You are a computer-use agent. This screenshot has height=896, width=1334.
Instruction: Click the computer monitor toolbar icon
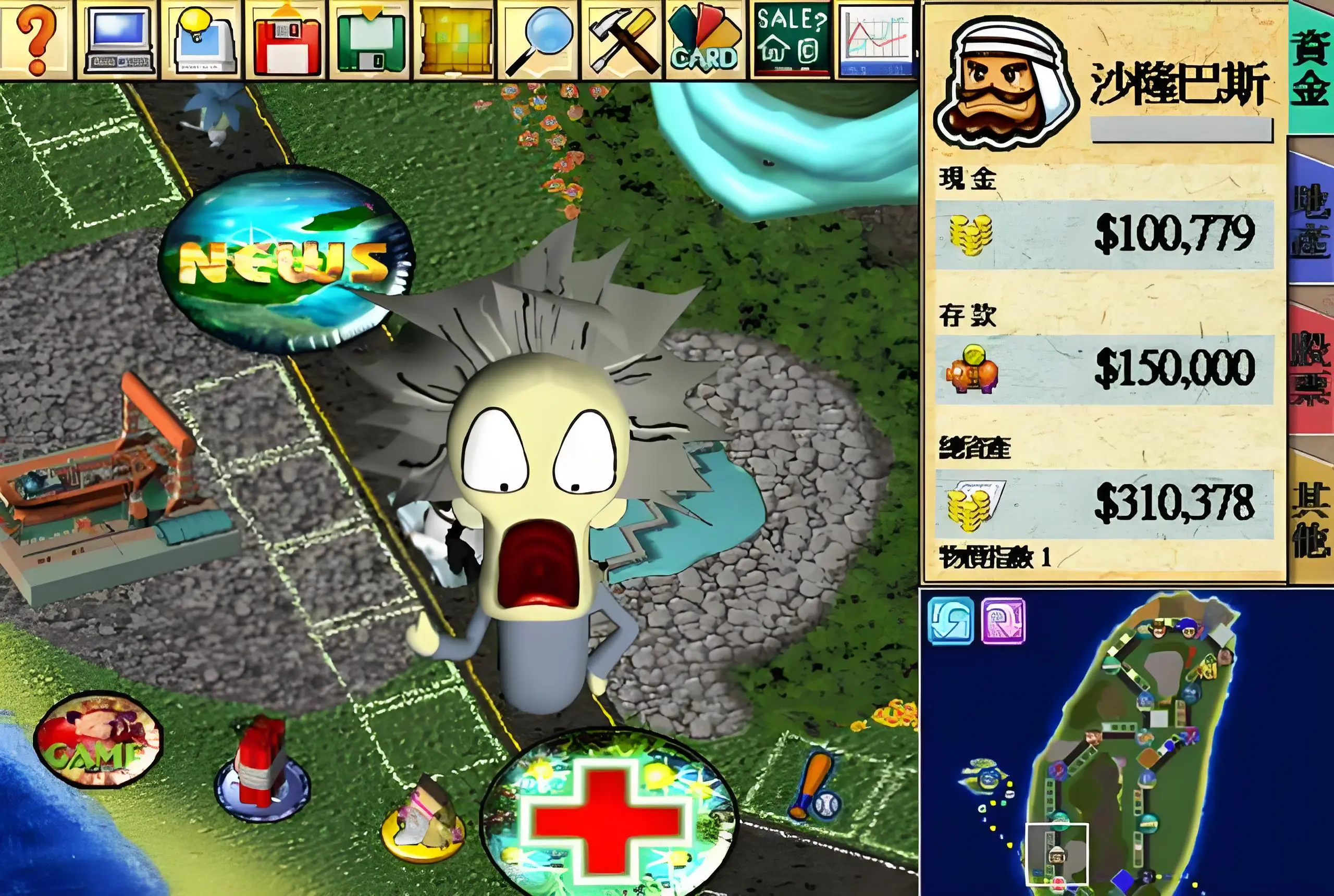click(119, 40)
